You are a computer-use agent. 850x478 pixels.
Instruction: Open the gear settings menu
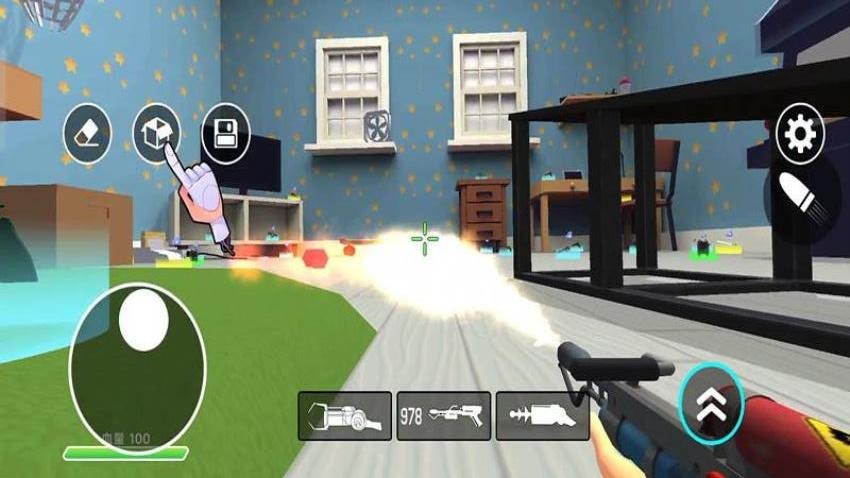(801, 133)
